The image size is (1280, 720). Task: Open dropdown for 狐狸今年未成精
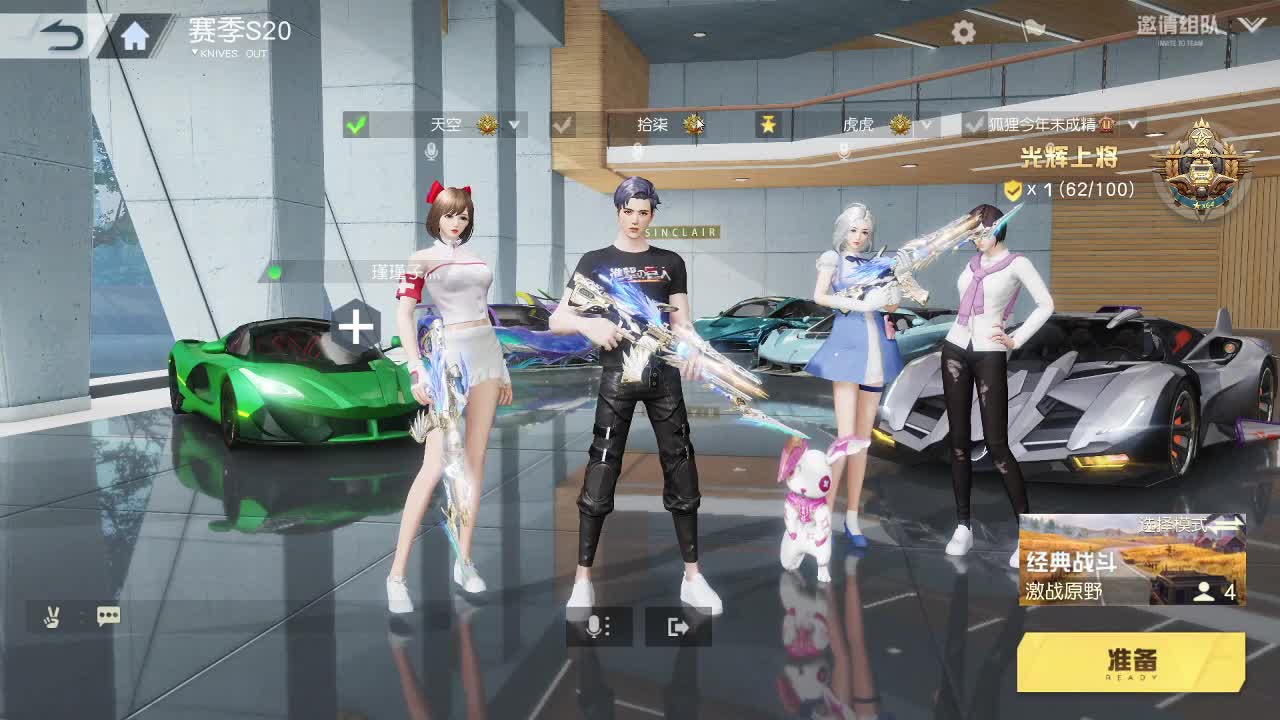pyautogui.click(x=1133, y=125)
